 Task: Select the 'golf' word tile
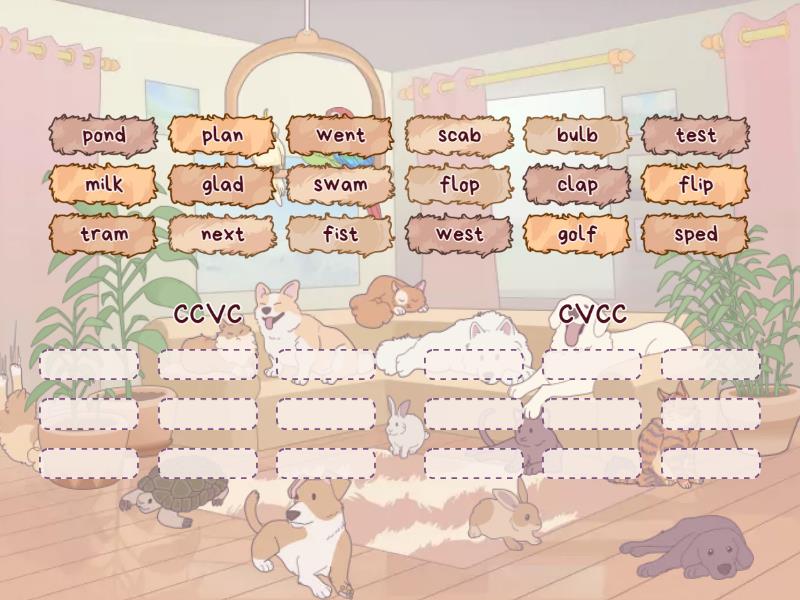[577, 235]
